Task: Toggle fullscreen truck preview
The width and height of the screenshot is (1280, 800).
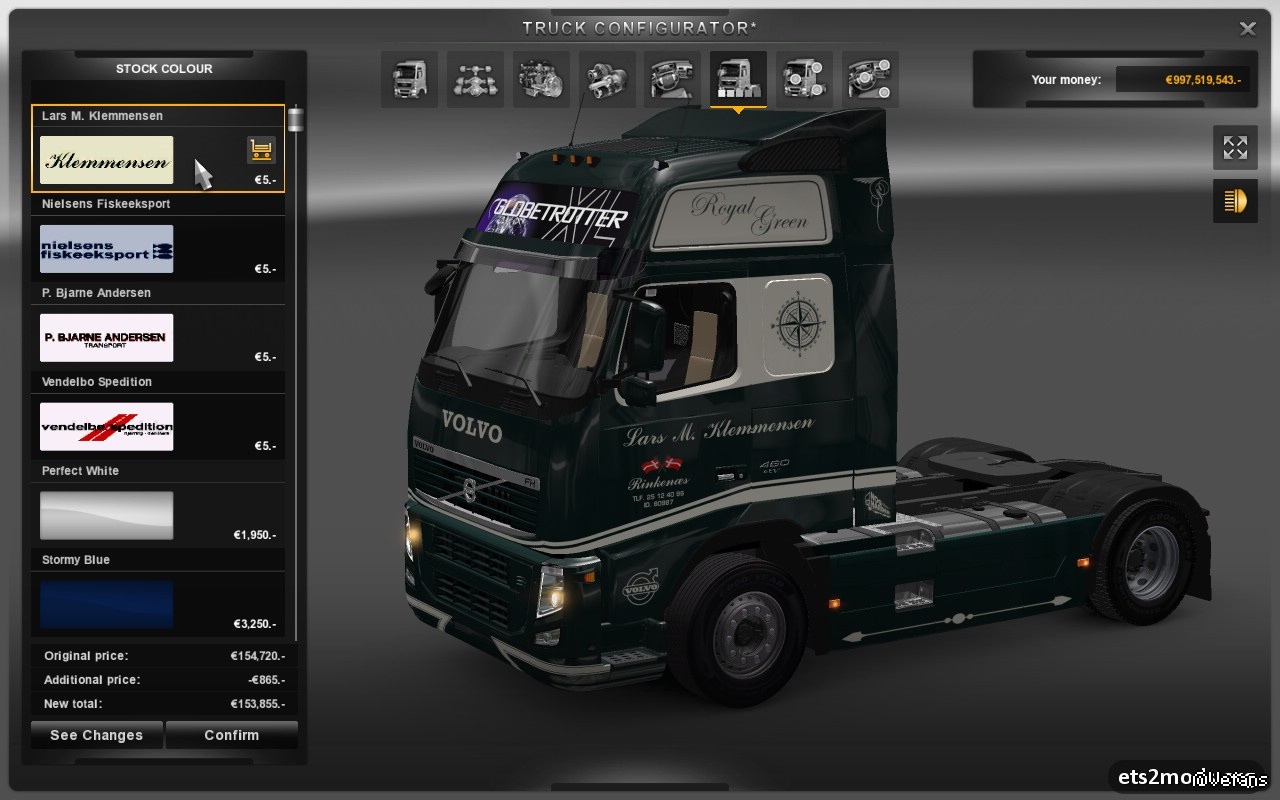Action: coord(1235,148)
